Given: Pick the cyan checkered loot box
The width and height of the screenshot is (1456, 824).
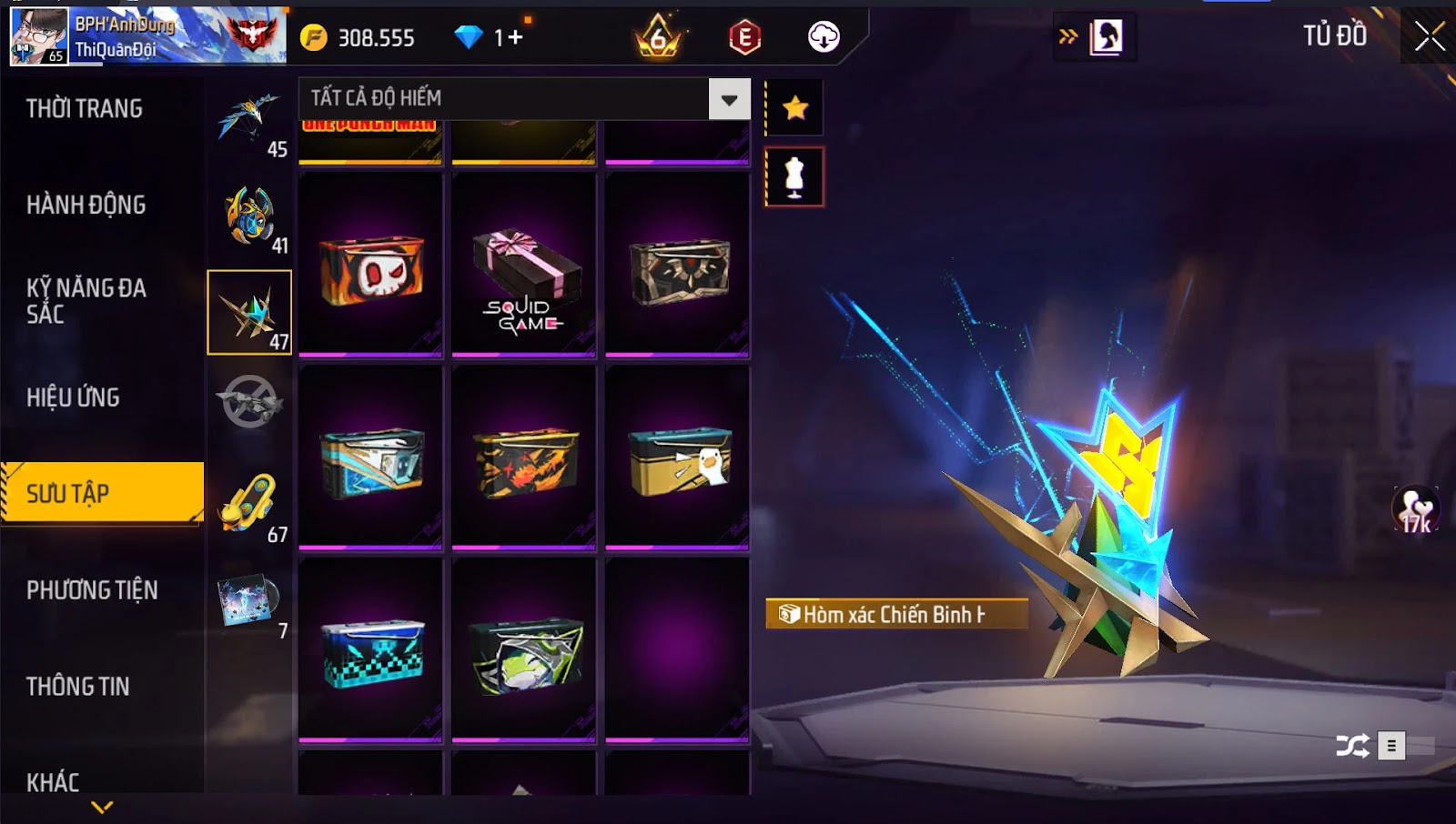Looking at the screenshot, I should click(x=371, y=652).
